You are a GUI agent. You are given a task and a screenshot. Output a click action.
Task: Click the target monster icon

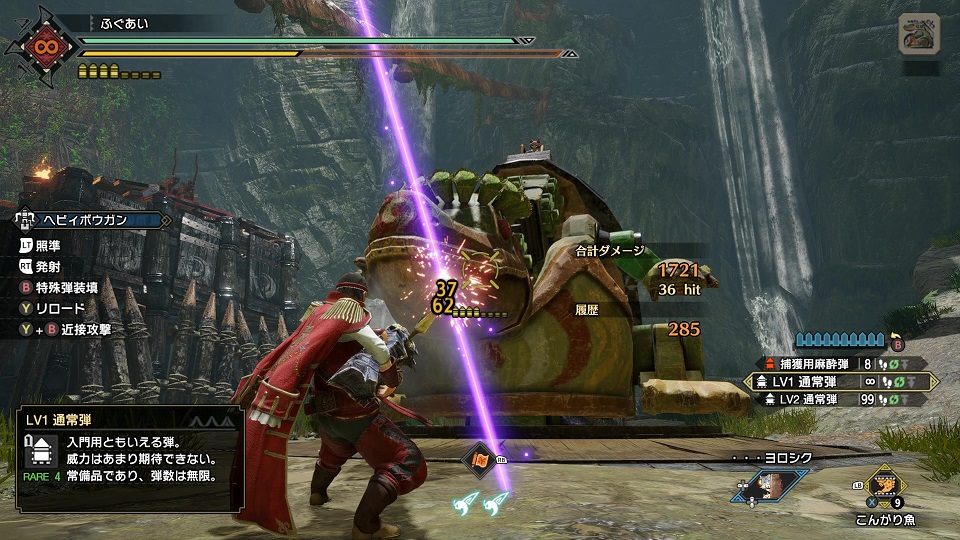tap(919, 34)
